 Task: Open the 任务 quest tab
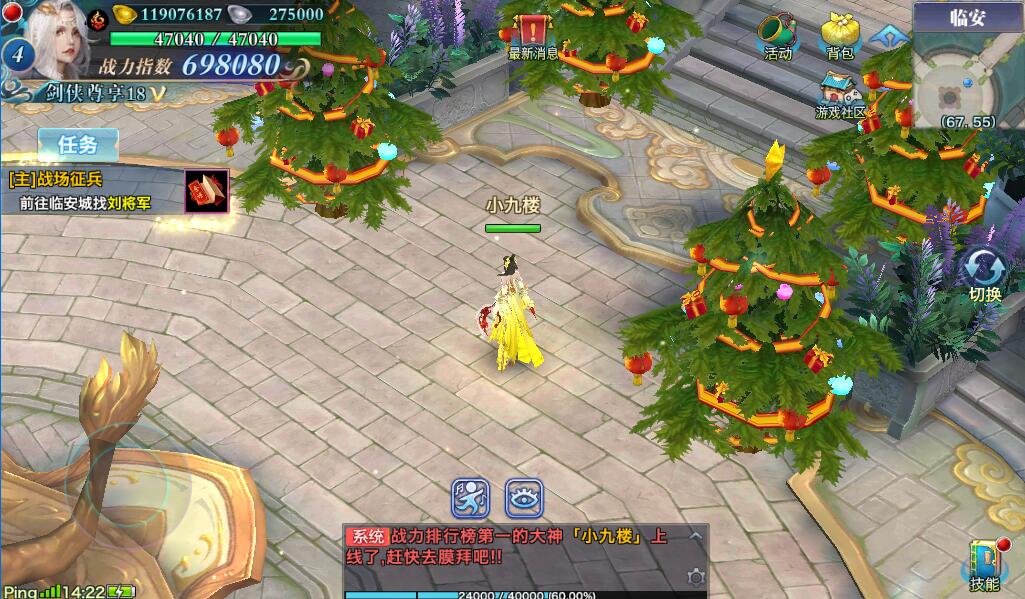[78, 144]
